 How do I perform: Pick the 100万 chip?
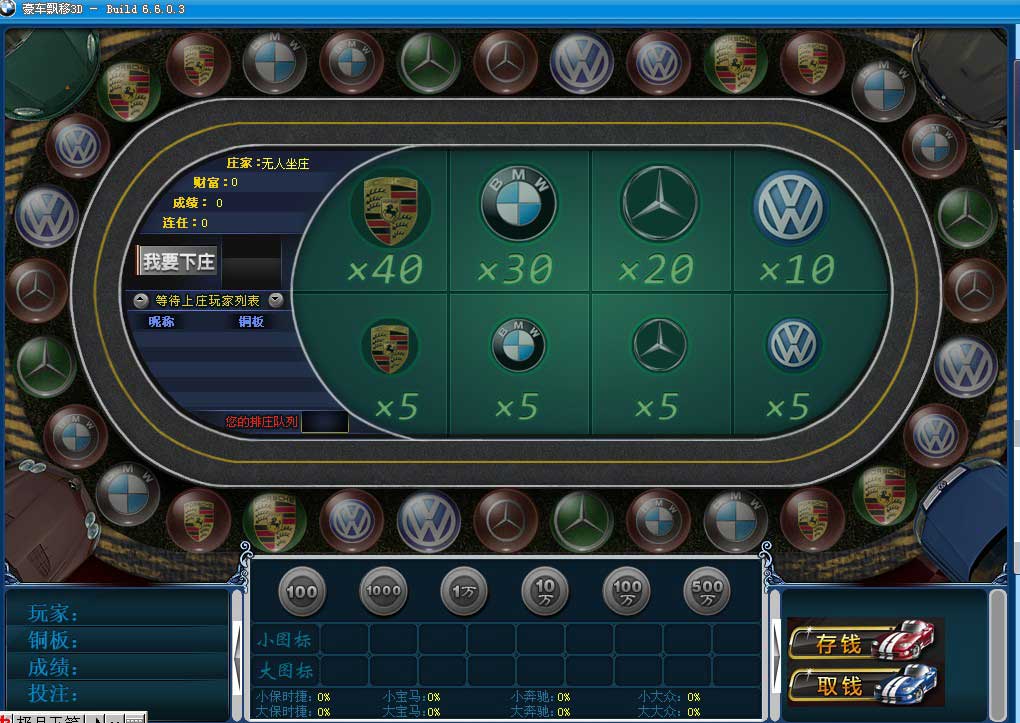(x=627, y=591)
